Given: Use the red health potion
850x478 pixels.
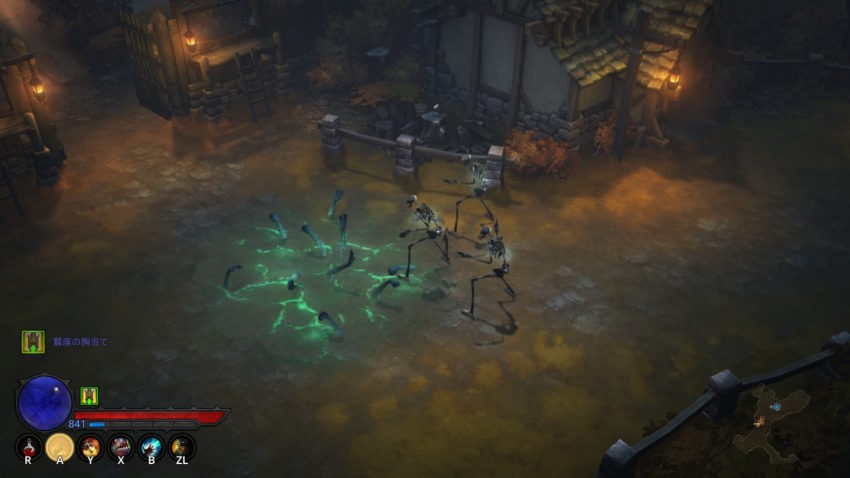Looking at the screenshot, I should tap(29, 447).
